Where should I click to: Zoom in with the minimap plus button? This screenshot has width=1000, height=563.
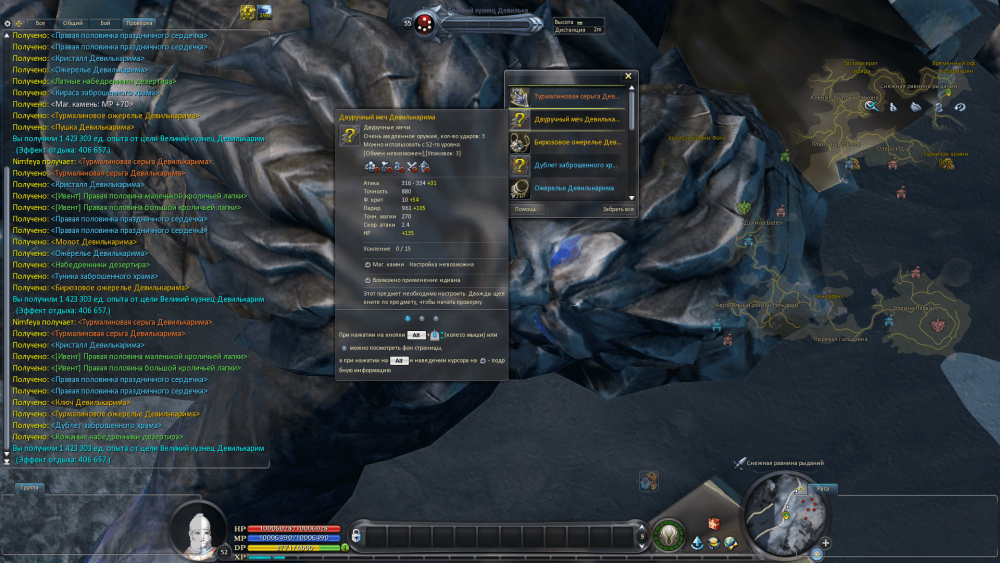(x=826, y=544)
